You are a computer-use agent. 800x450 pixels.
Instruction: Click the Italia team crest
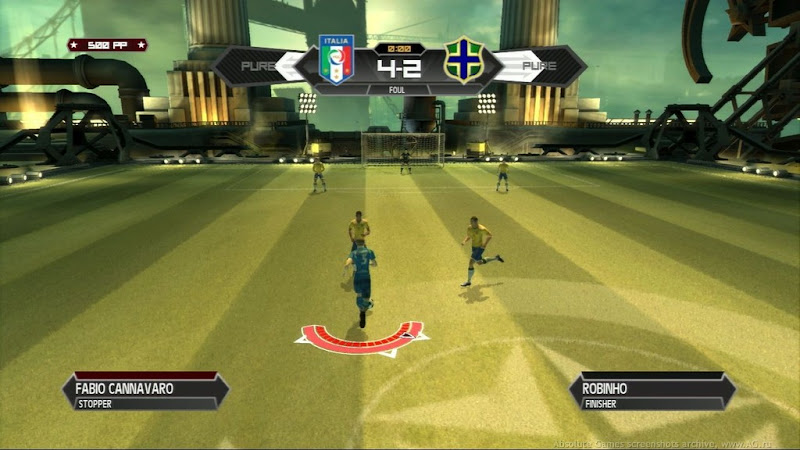[x=336, y=61]
